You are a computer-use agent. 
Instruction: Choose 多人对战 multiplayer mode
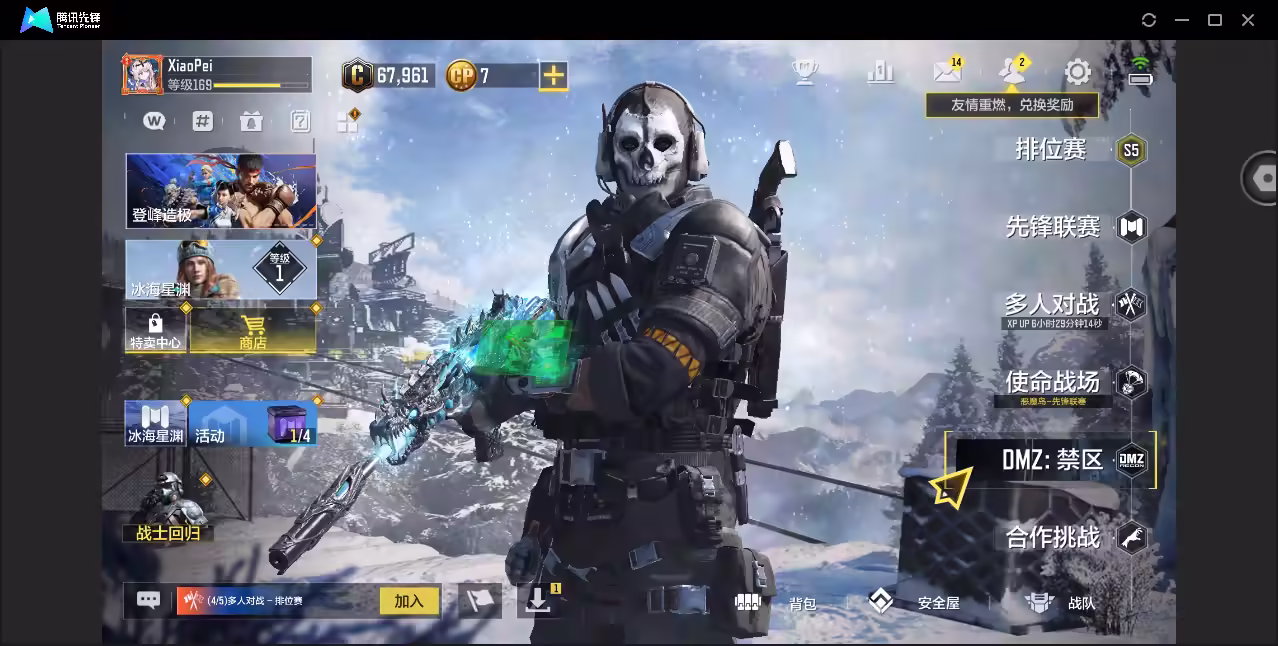pyautogui.click(x=1052, y=304)
